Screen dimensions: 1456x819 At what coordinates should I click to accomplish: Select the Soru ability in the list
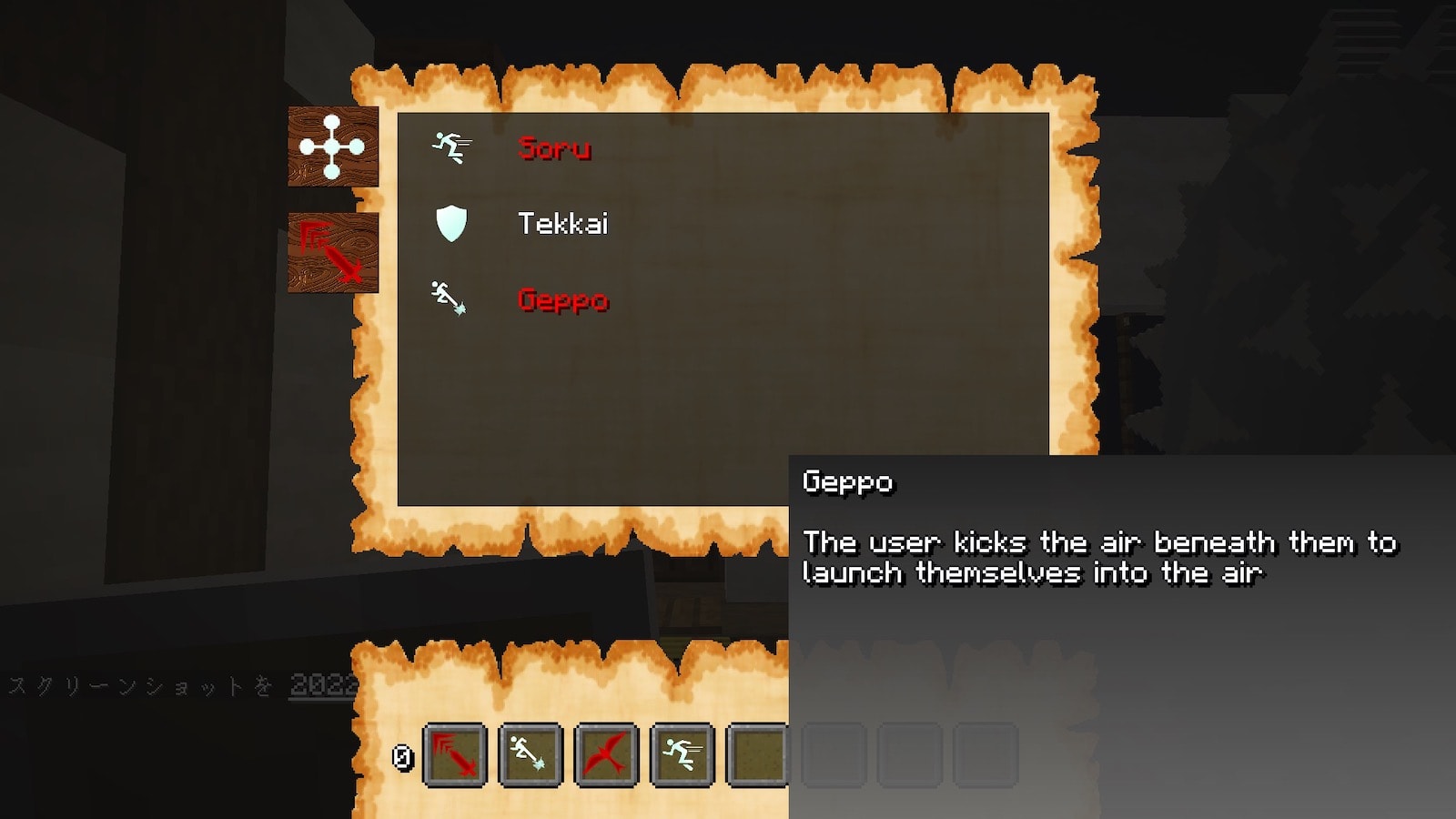tap(553, 147)
